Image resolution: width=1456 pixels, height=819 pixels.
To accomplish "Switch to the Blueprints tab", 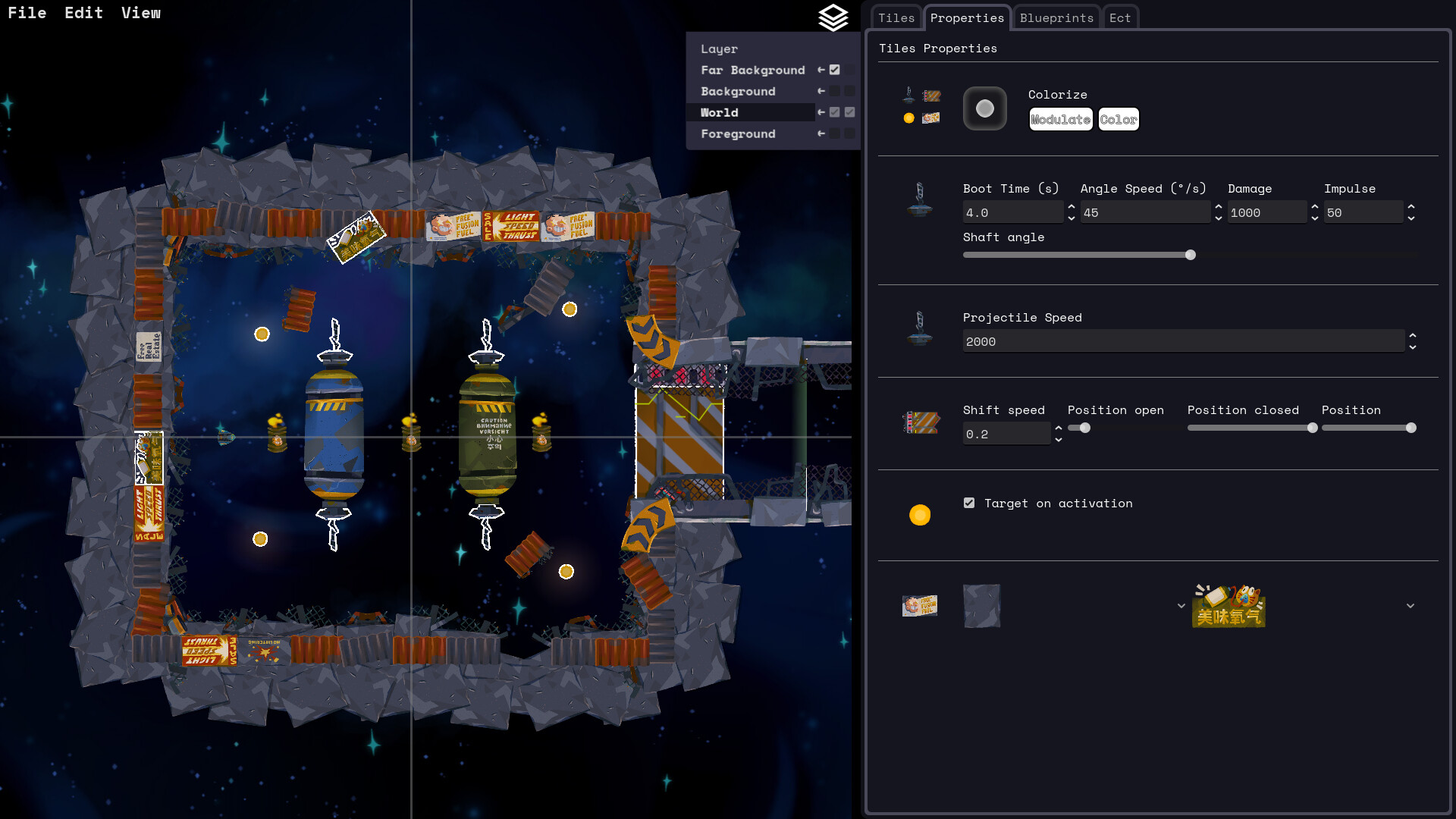I will pos(1056,17).
